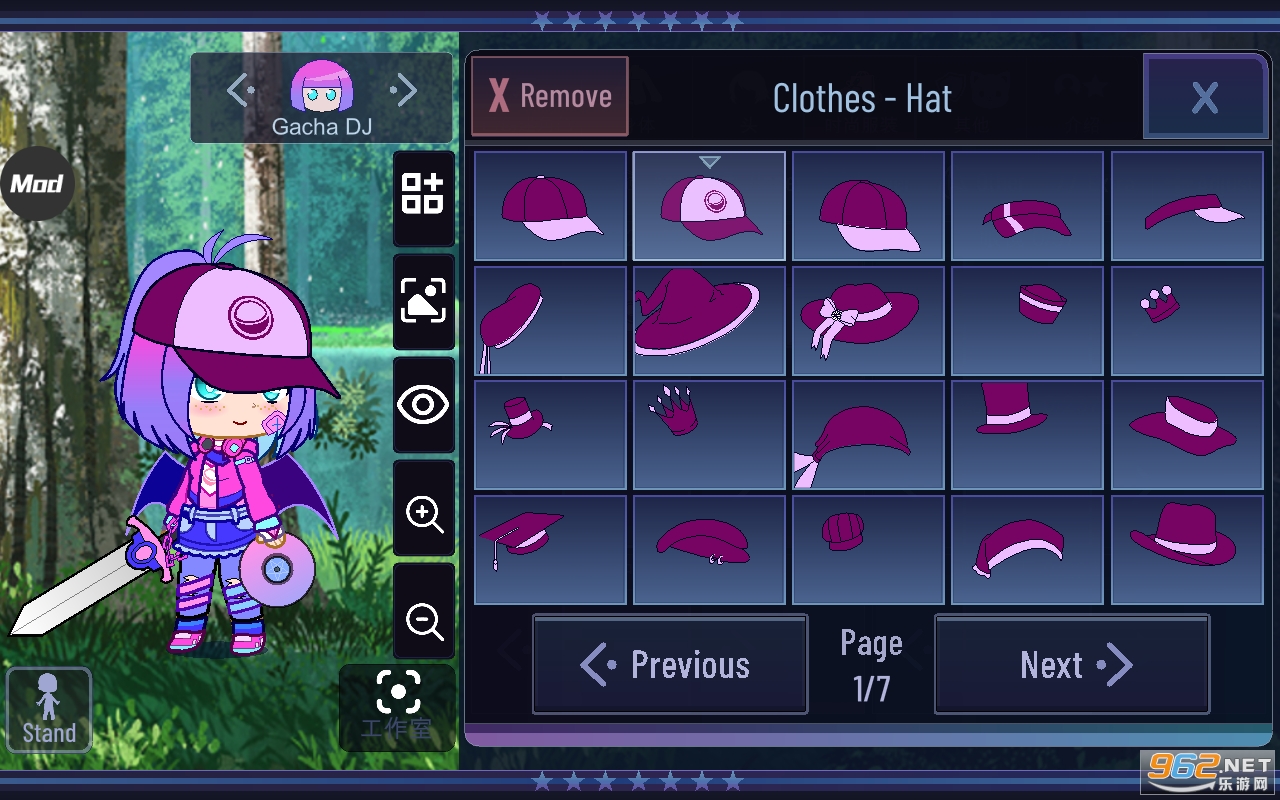Switch to next character with right arrow
This screenshot has width=1280, height=800.
tap(404, 92)
